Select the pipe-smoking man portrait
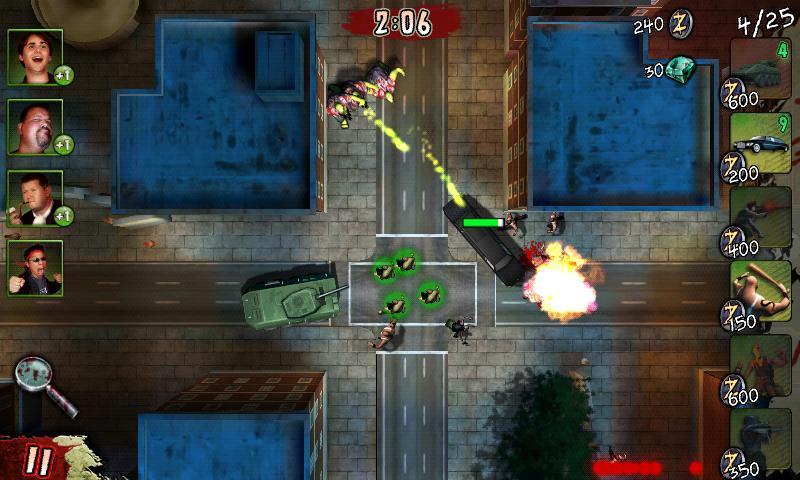 click(x=34, y=197)
